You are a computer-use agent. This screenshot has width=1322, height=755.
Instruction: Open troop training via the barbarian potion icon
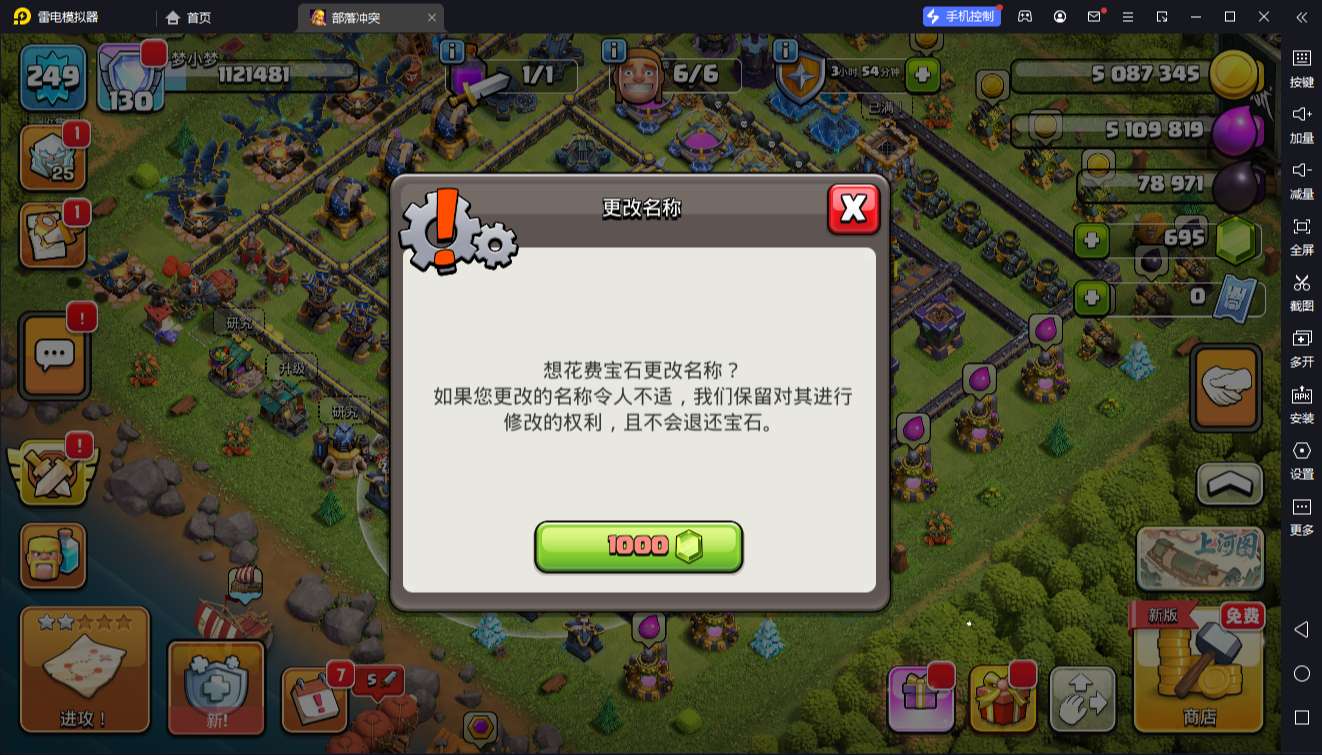pos(53,553)
